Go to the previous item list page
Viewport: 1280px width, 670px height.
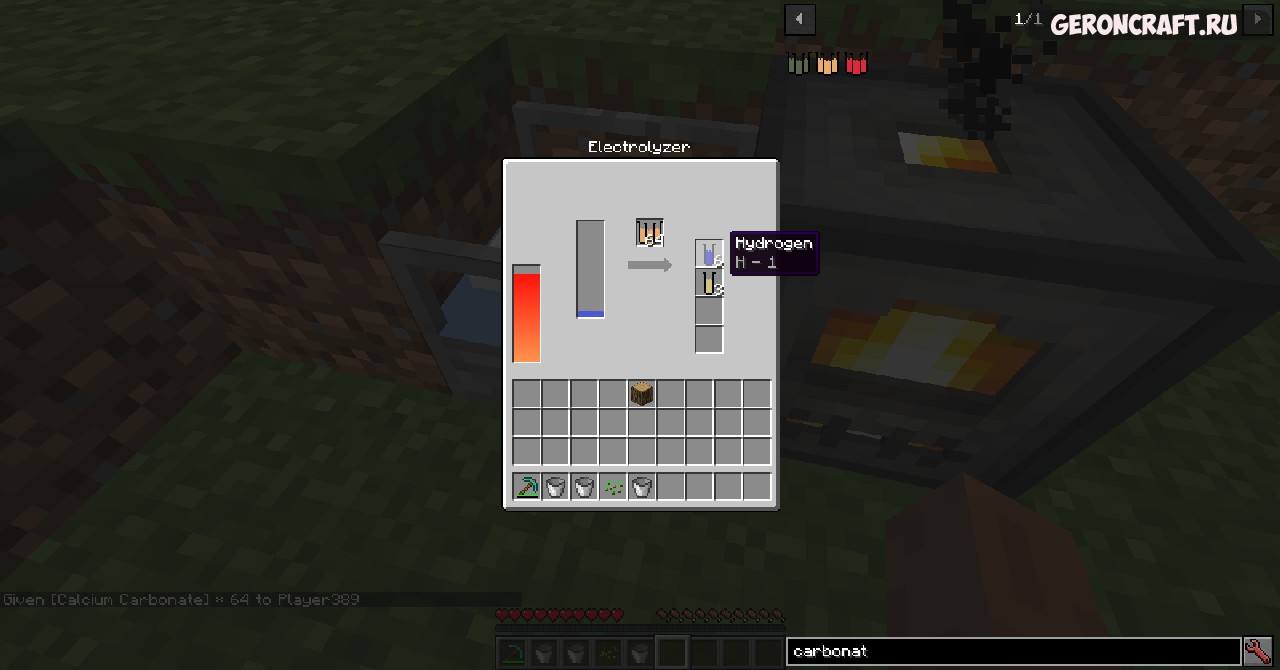point(799,19)
